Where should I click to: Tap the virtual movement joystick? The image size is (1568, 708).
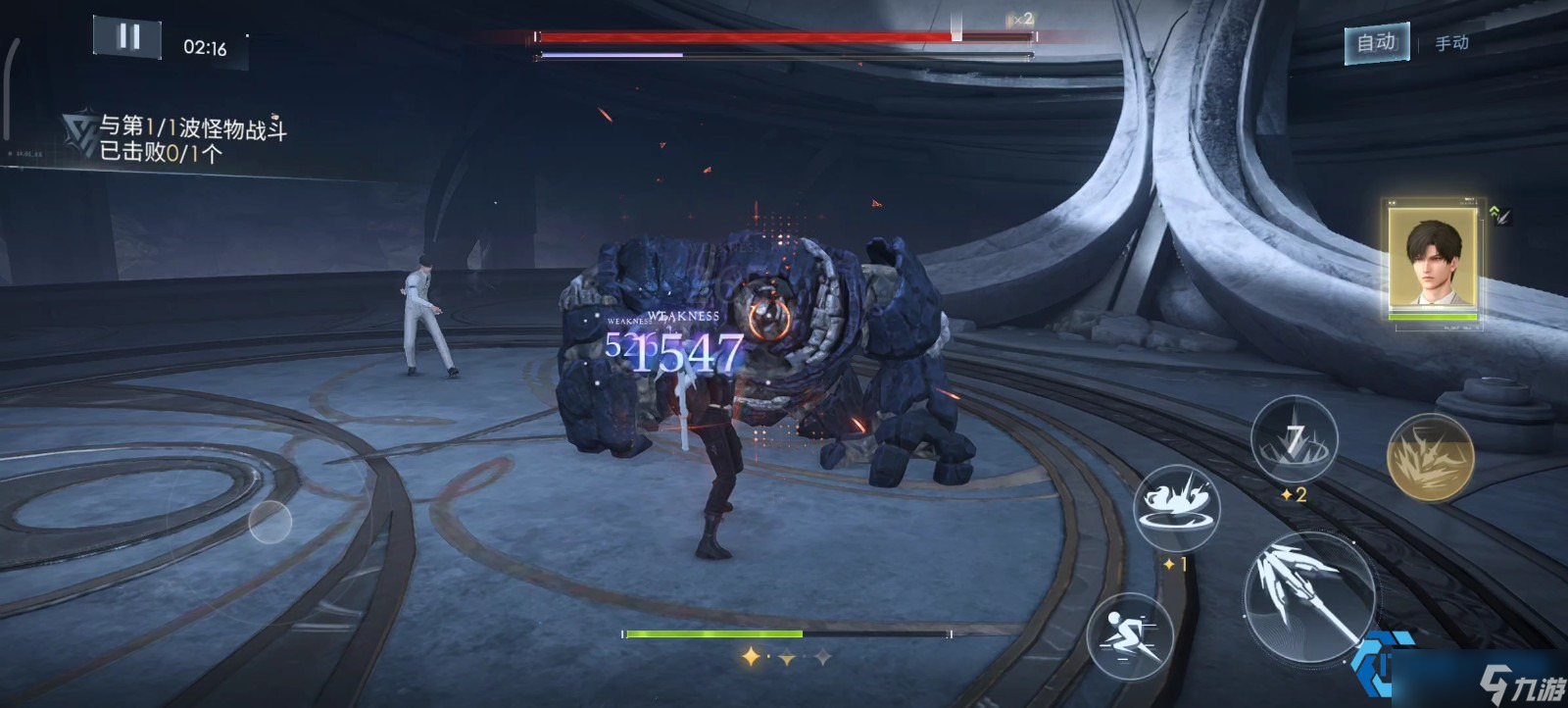tap(270, 522)
